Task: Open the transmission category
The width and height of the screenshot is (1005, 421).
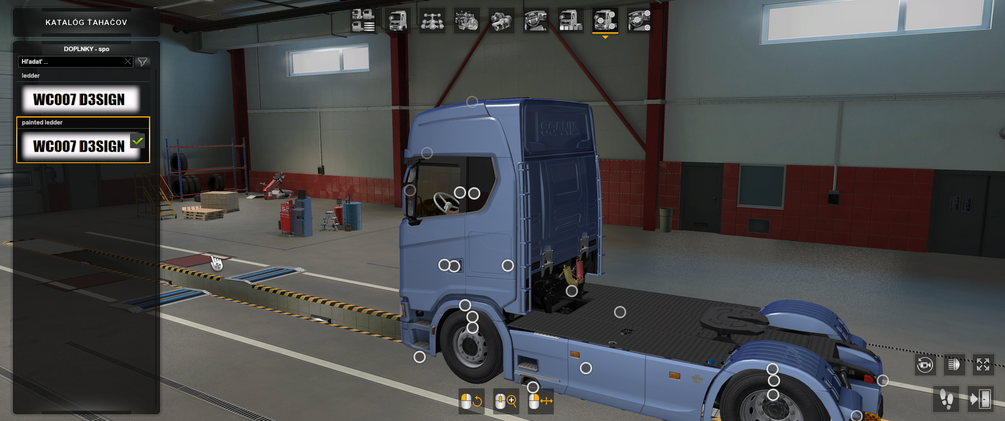Action: tap(501, 20)
